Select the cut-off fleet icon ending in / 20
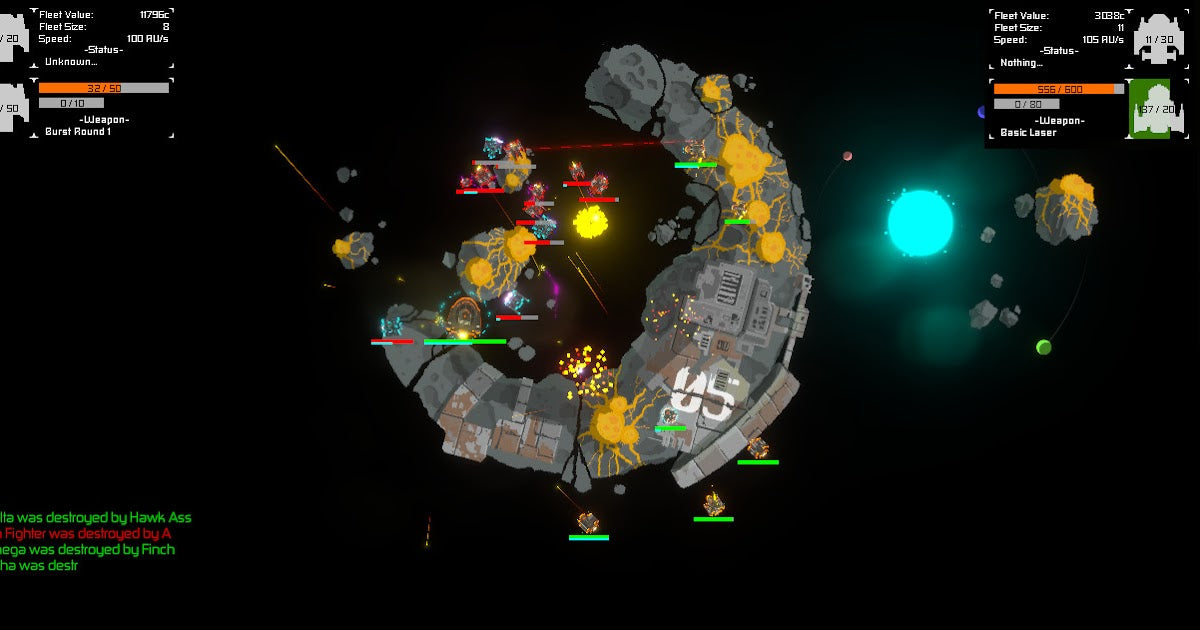Viewport: 1200px width, 630px height. point(12,38)
